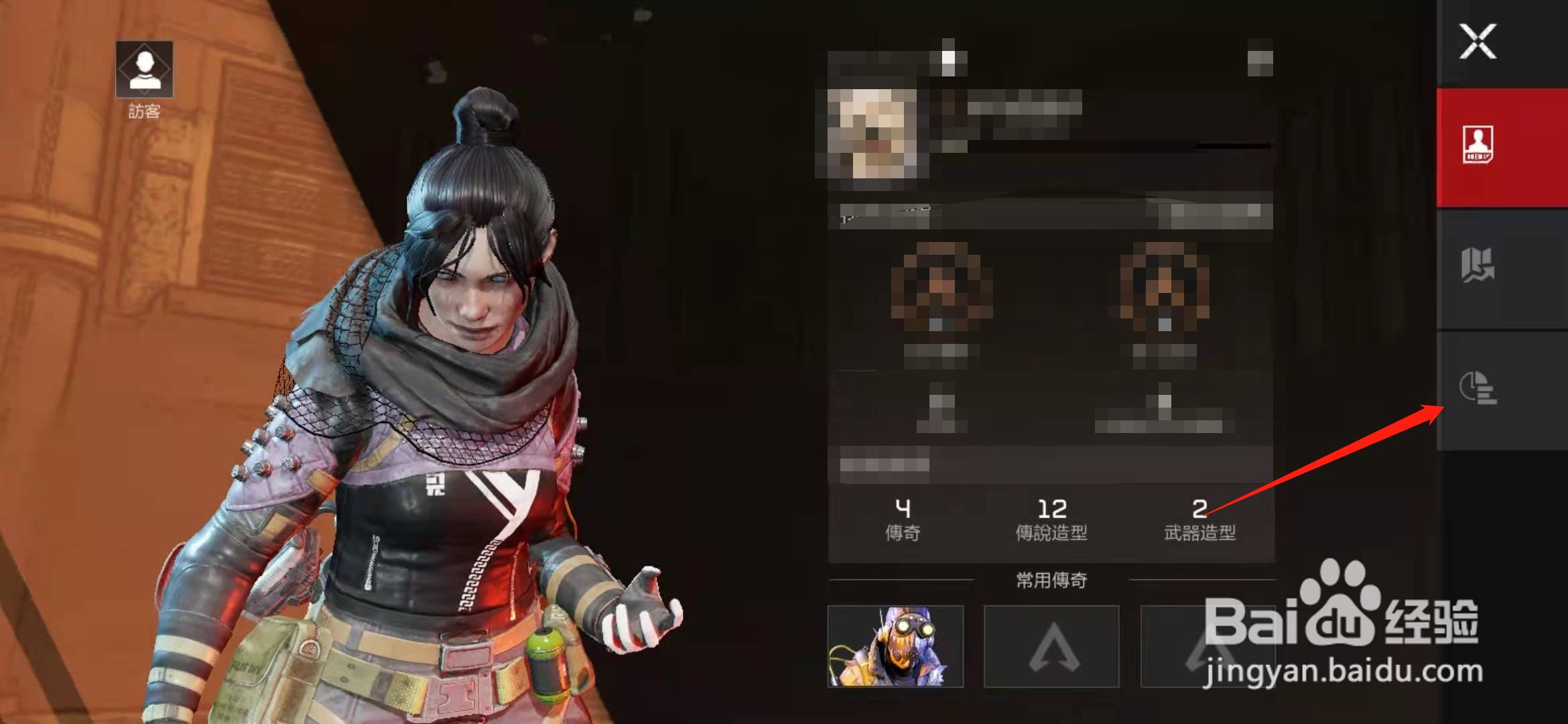
Task: View the 武器造型 weapon skins count
Action: click(x=1199, y=519)
